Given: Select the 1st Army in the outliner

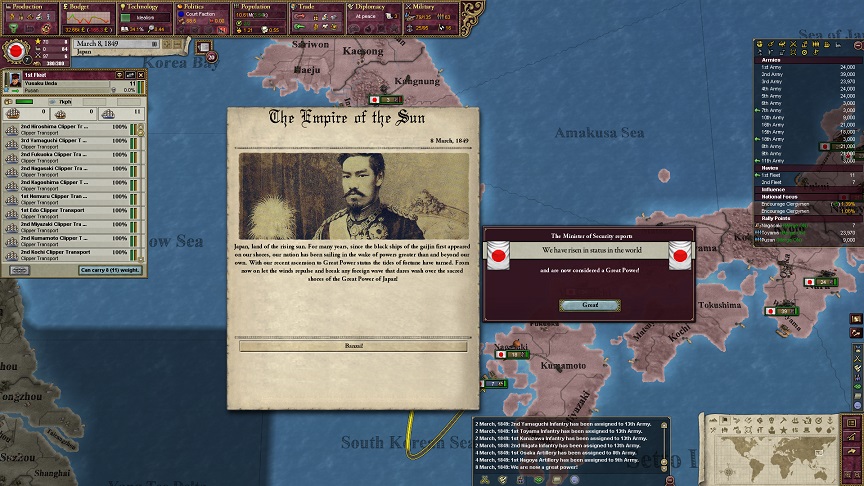Looking at the screenshot, I should point(773,67).
